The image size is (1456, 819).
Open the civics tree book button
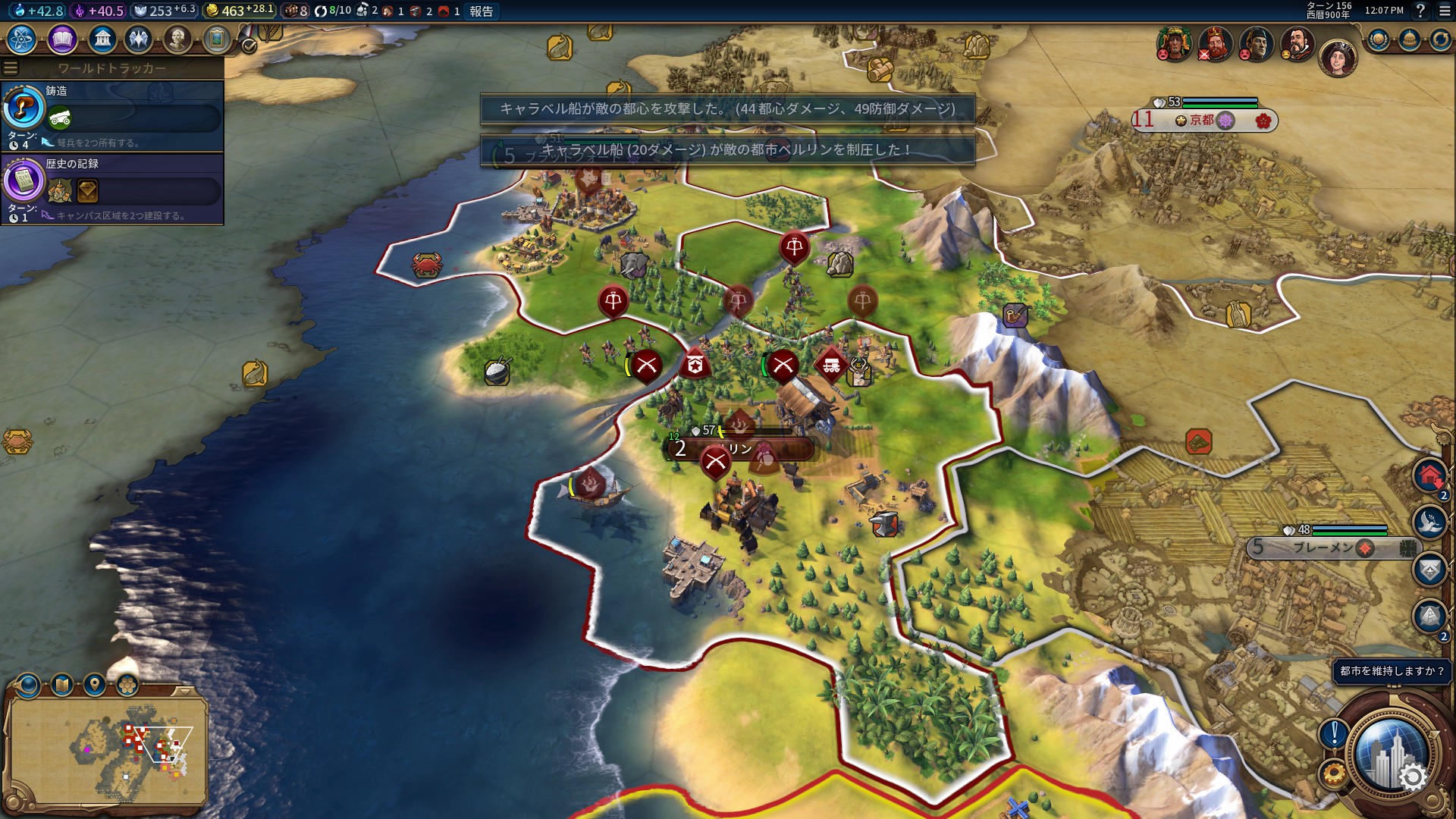point(62,39)
